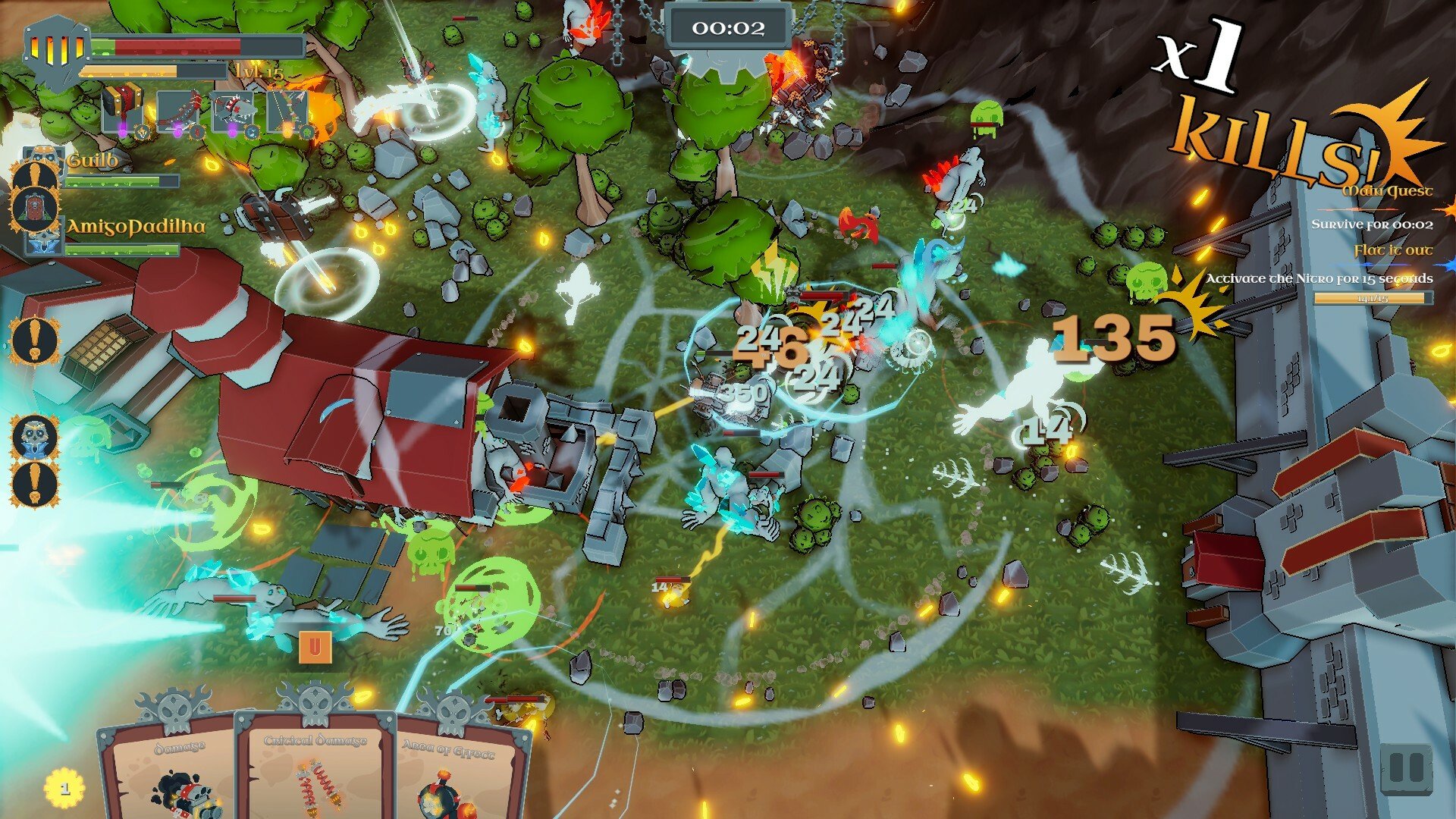Select teammate AmigoPadilha in the party list
Image resolution: width=1456 pixels, height=819 pixels.
click(x=136, y=226)
